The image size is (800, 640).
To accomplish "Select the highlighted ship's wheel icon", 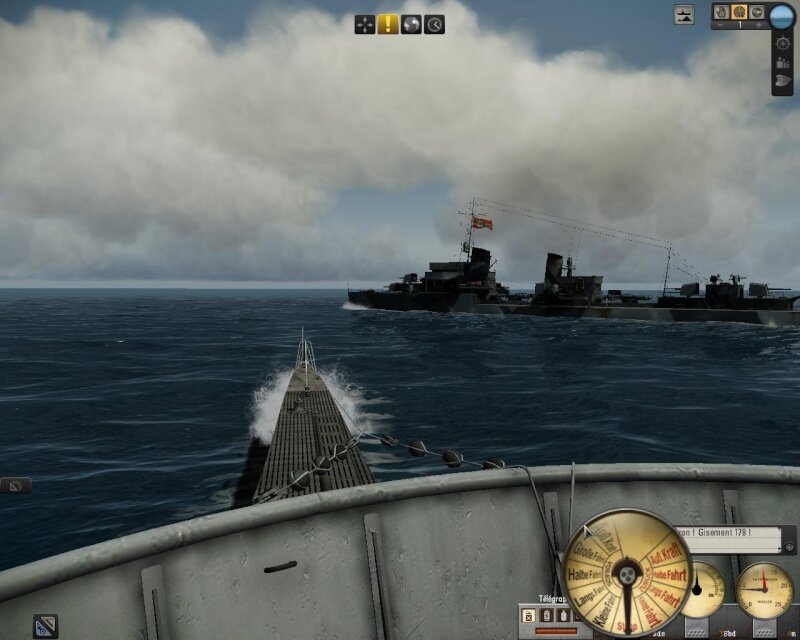I will [739, 12].
